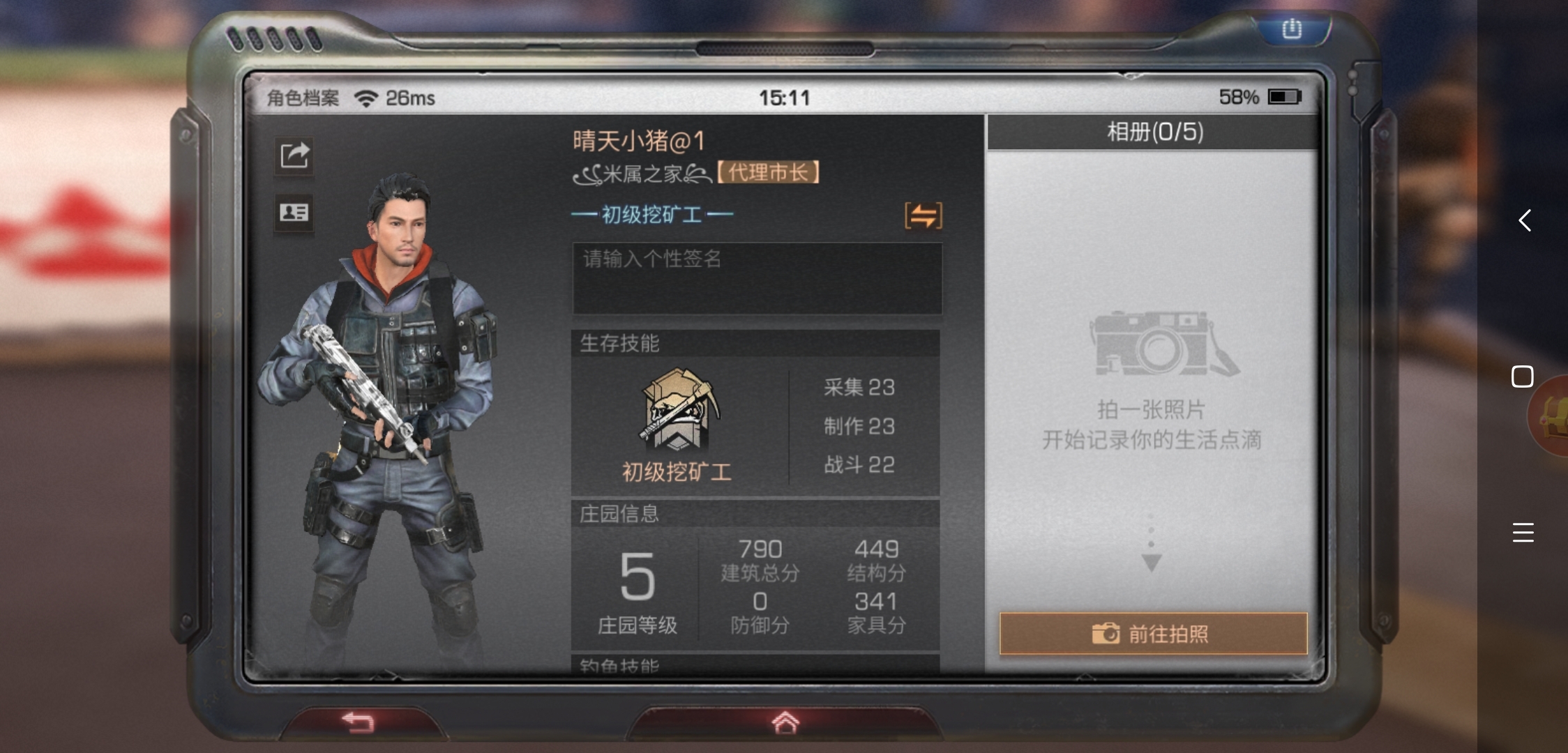The height and width of the screenshot is (753, 1568).
Task: Click the profession swap icon beside 初级挖矿工
Action: tap(924, 215)
